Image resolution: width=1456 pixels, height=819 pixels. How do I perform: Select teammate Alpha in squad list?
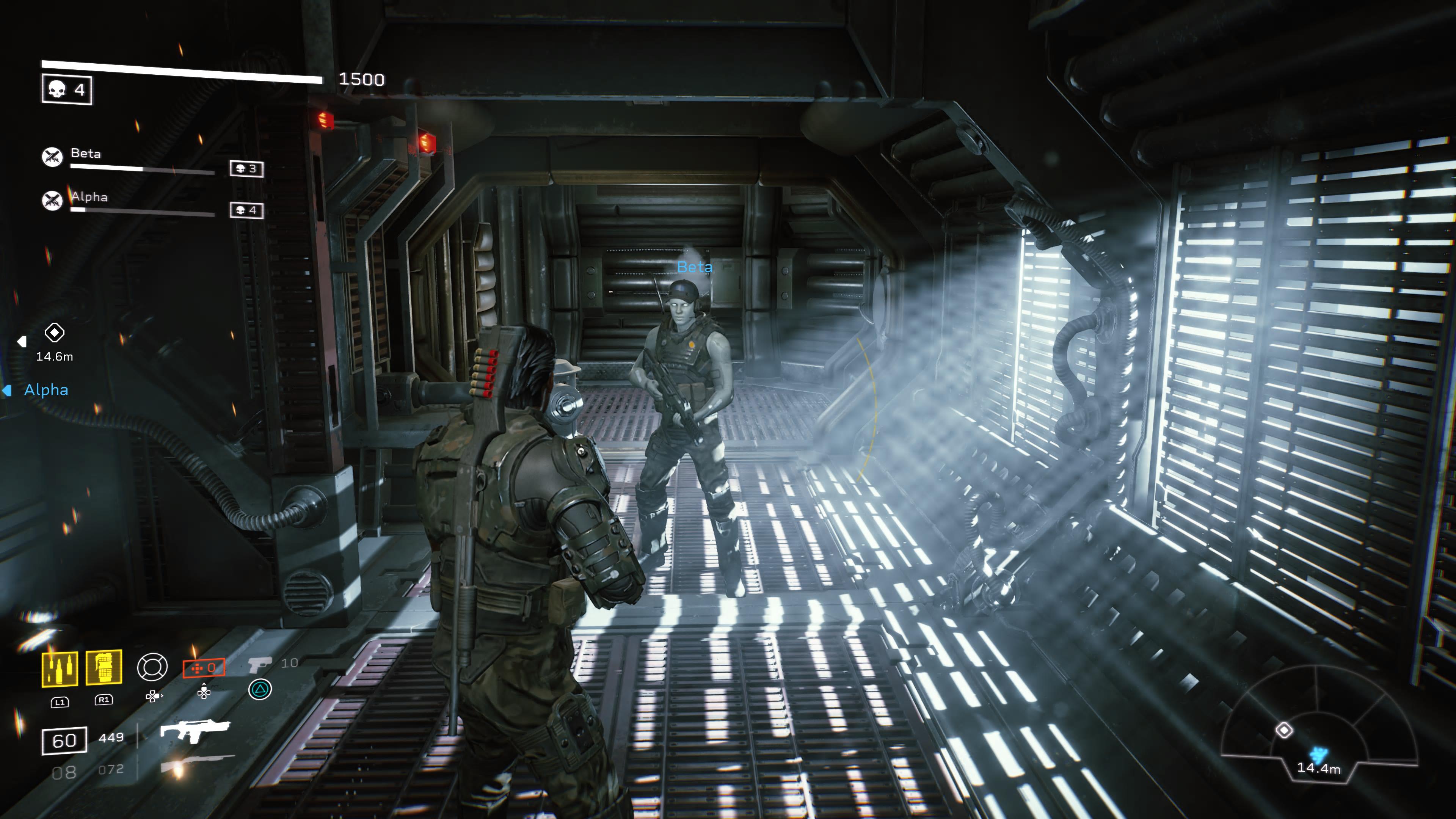tap(89, 197)
